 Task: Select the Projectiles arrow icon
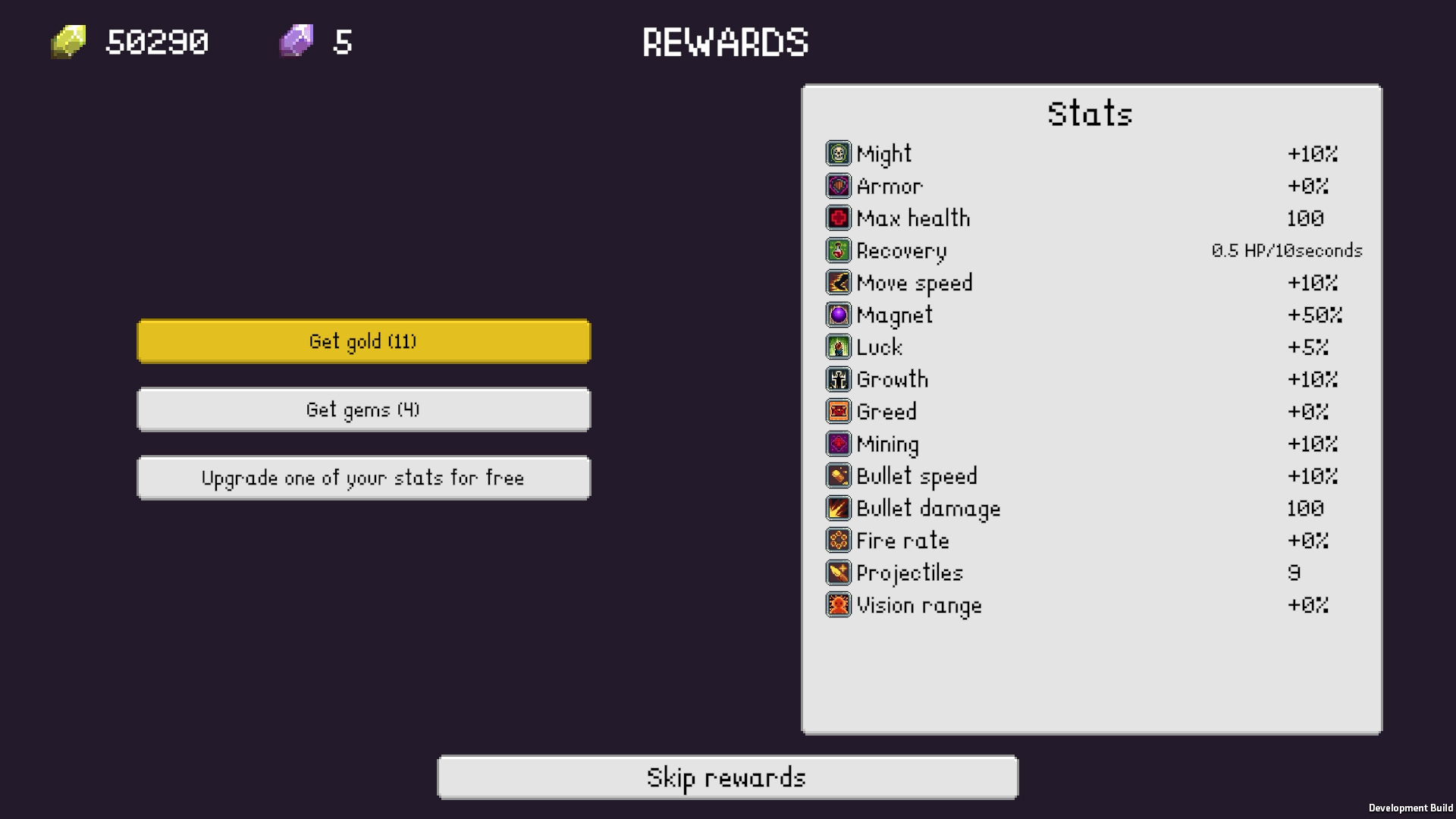838,573
